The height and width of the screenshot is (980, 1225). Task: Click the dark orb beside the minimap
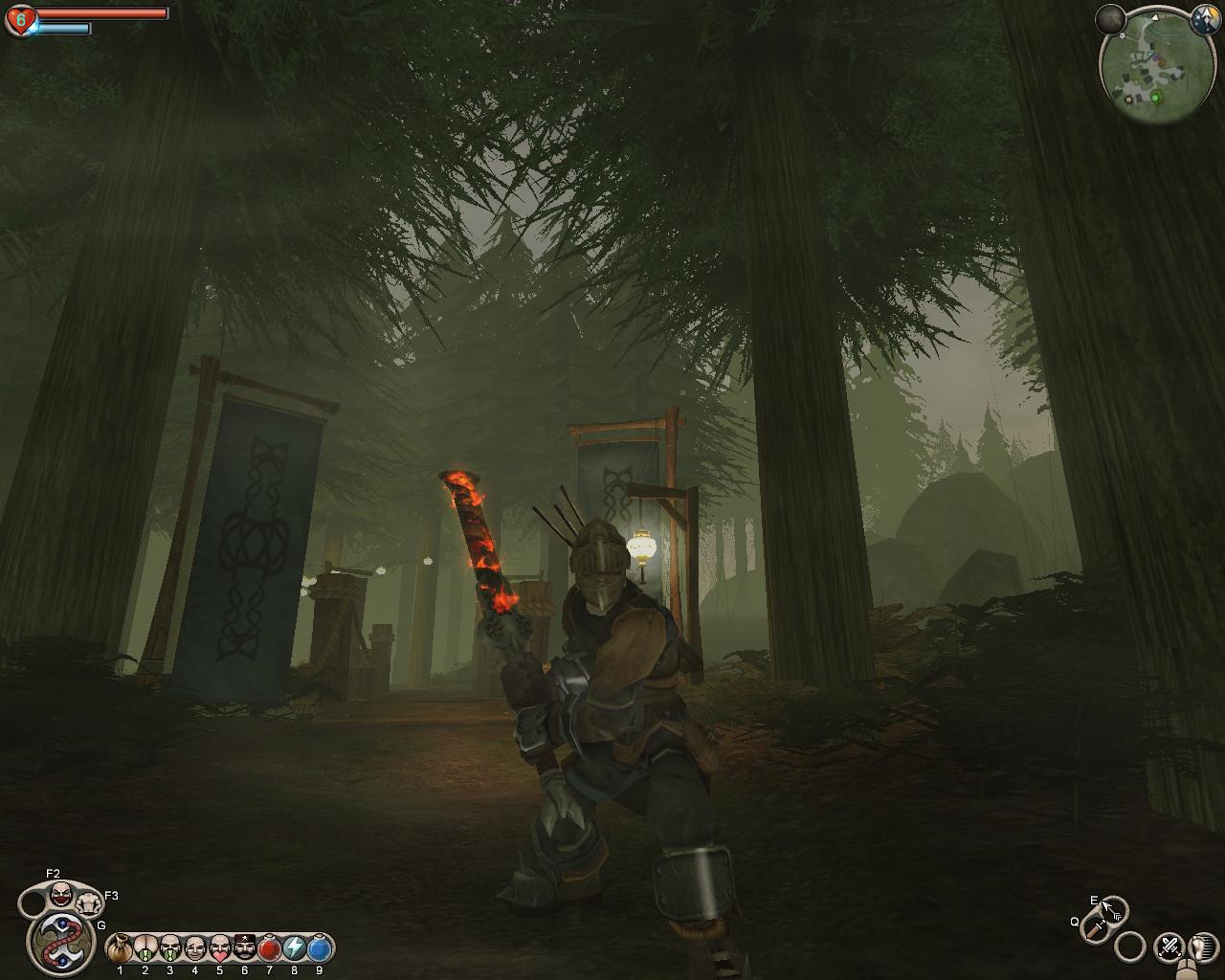click(1110, 18)
